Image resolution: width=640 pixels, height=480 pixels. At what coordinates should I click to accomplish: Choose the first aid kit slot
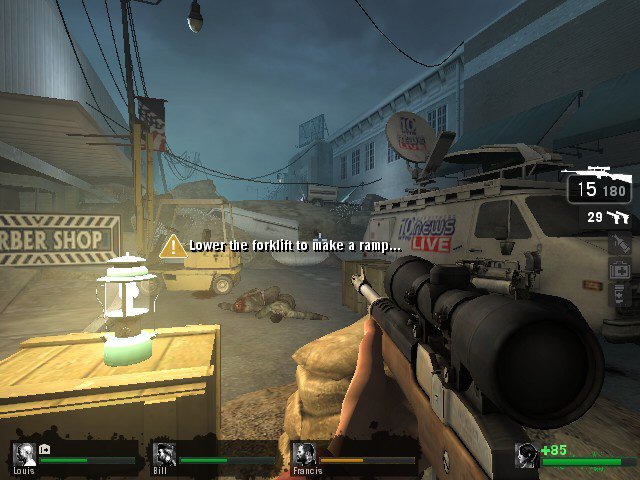point(620,269)
